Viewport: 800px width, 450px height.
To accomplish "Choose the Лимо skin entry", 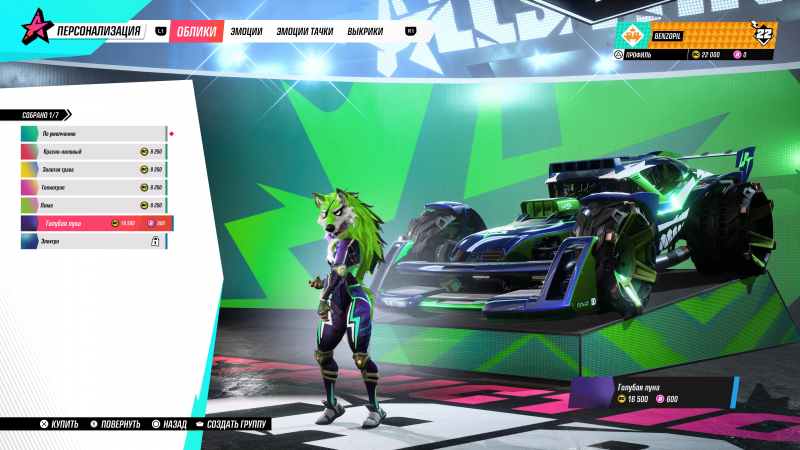I will click(x=93, y=205).
